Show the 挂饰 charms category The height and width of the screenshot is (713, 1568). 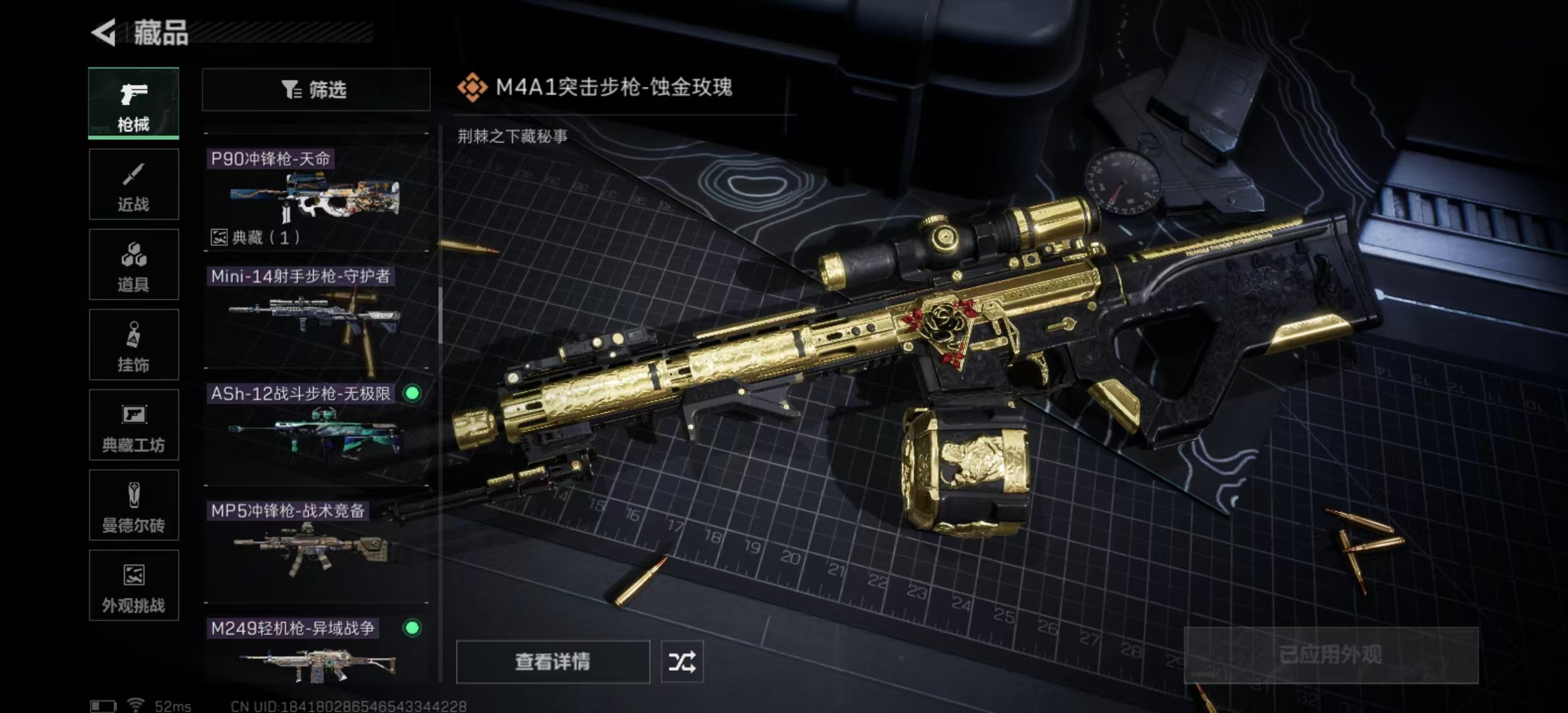[133, 345]
